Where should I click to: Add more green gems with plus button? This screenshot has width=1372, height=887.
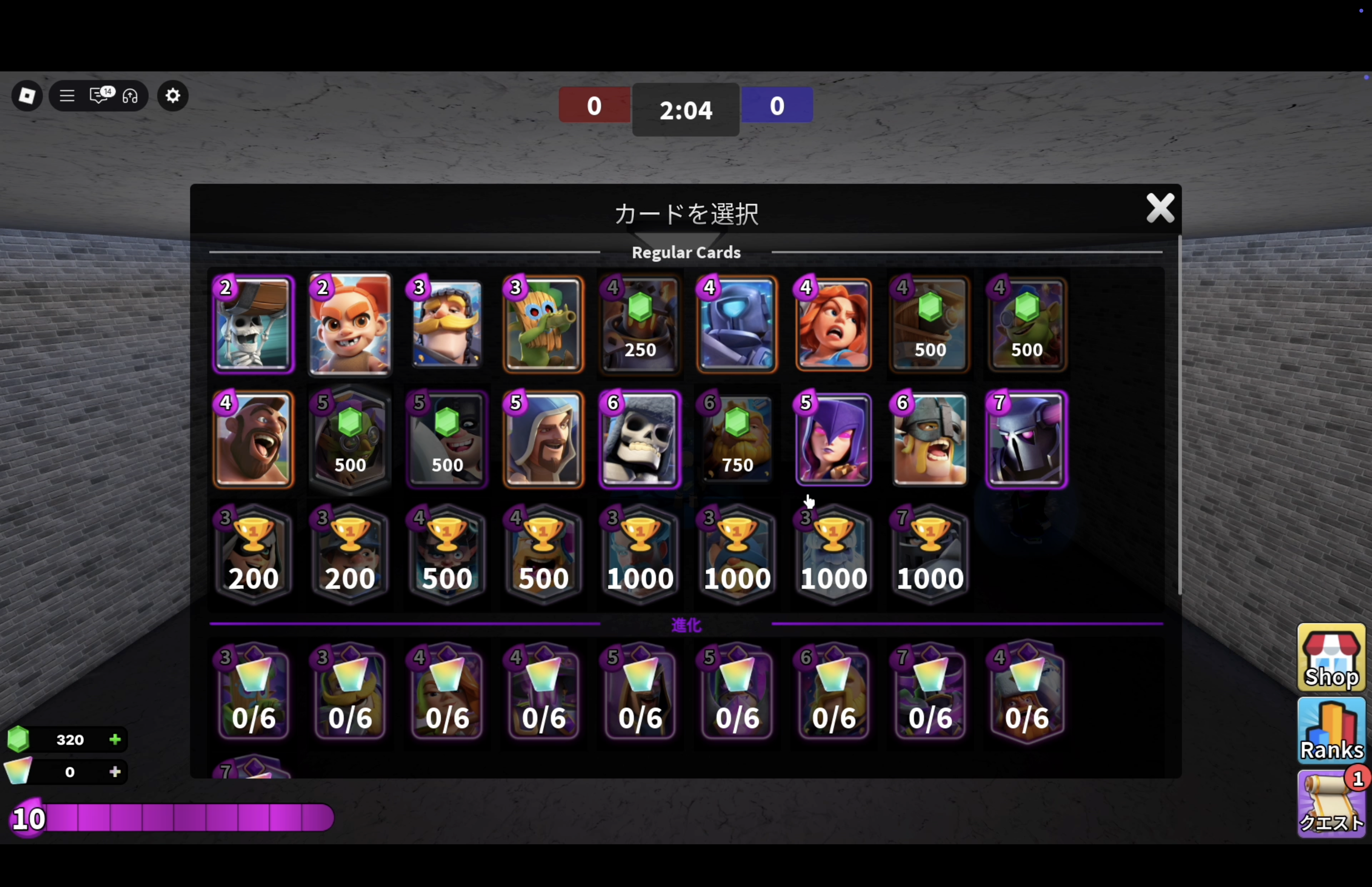(x=115, y=740)
